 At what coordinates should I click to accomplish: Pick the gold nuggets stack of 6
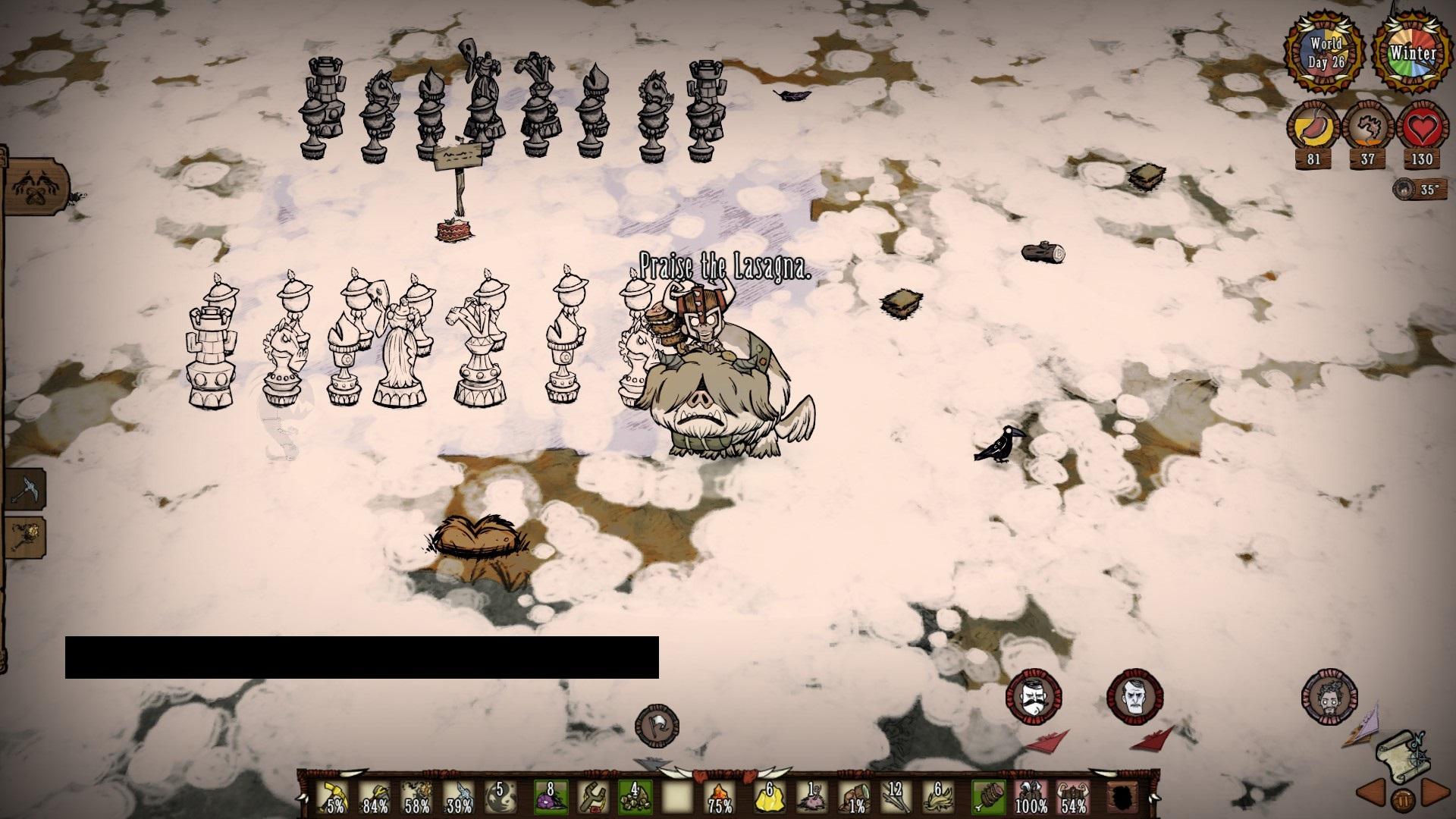770,796
